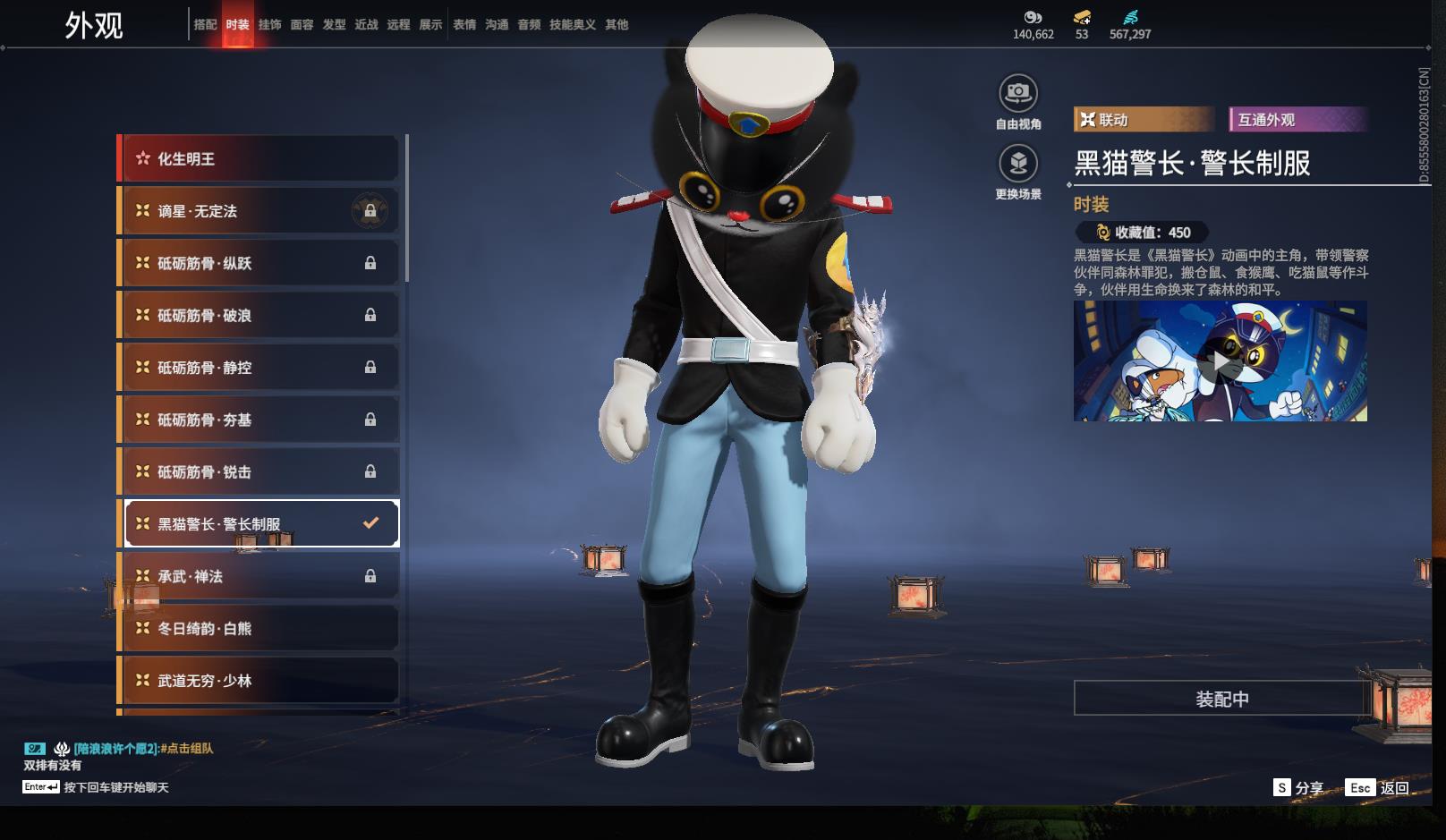
Task: Open the 其他 tab
Action: click(x=617, y=25)
